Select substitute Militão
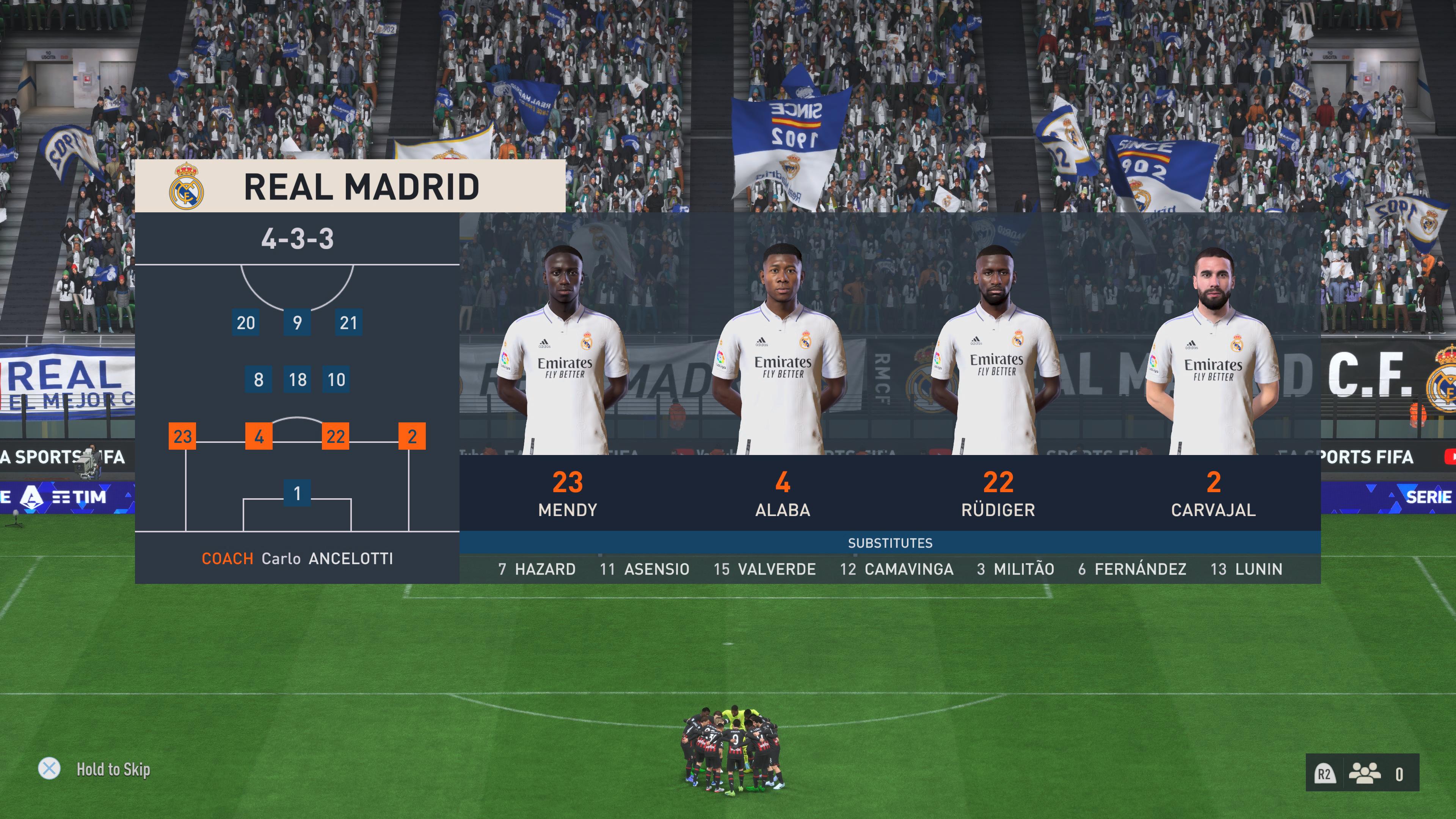This screenshot has height=819, width=1456. (1016, 569)
